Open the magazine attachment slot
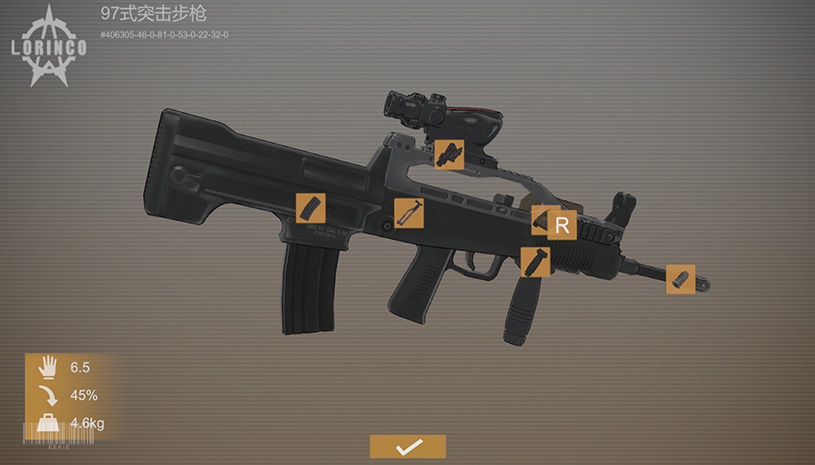Viewport: 815px width, 465px height. 311,208
